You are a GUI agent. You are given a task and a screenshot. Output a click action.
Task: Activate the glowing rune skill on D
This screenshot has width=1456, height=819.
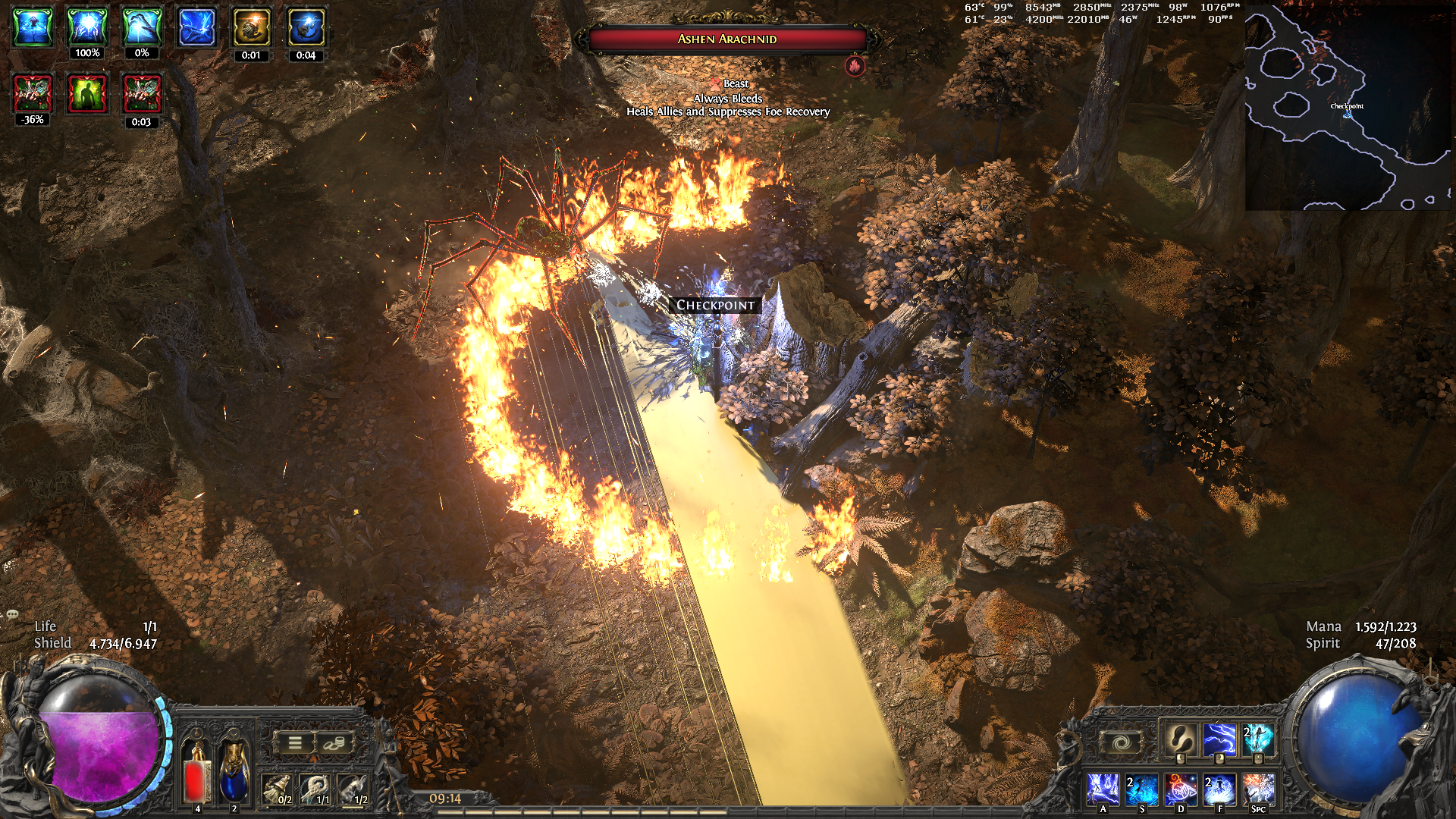[1181, 789]
